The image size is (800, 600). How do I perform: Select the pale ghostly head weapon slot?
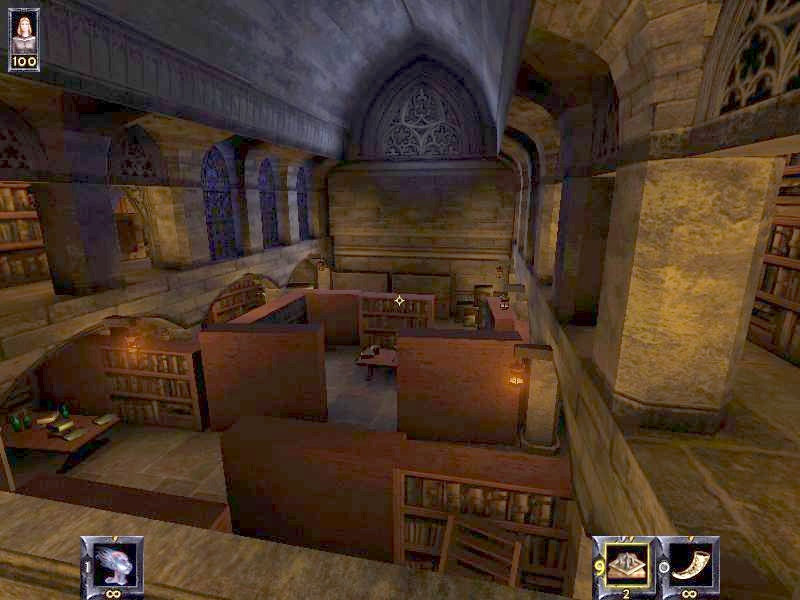(111, 561)
